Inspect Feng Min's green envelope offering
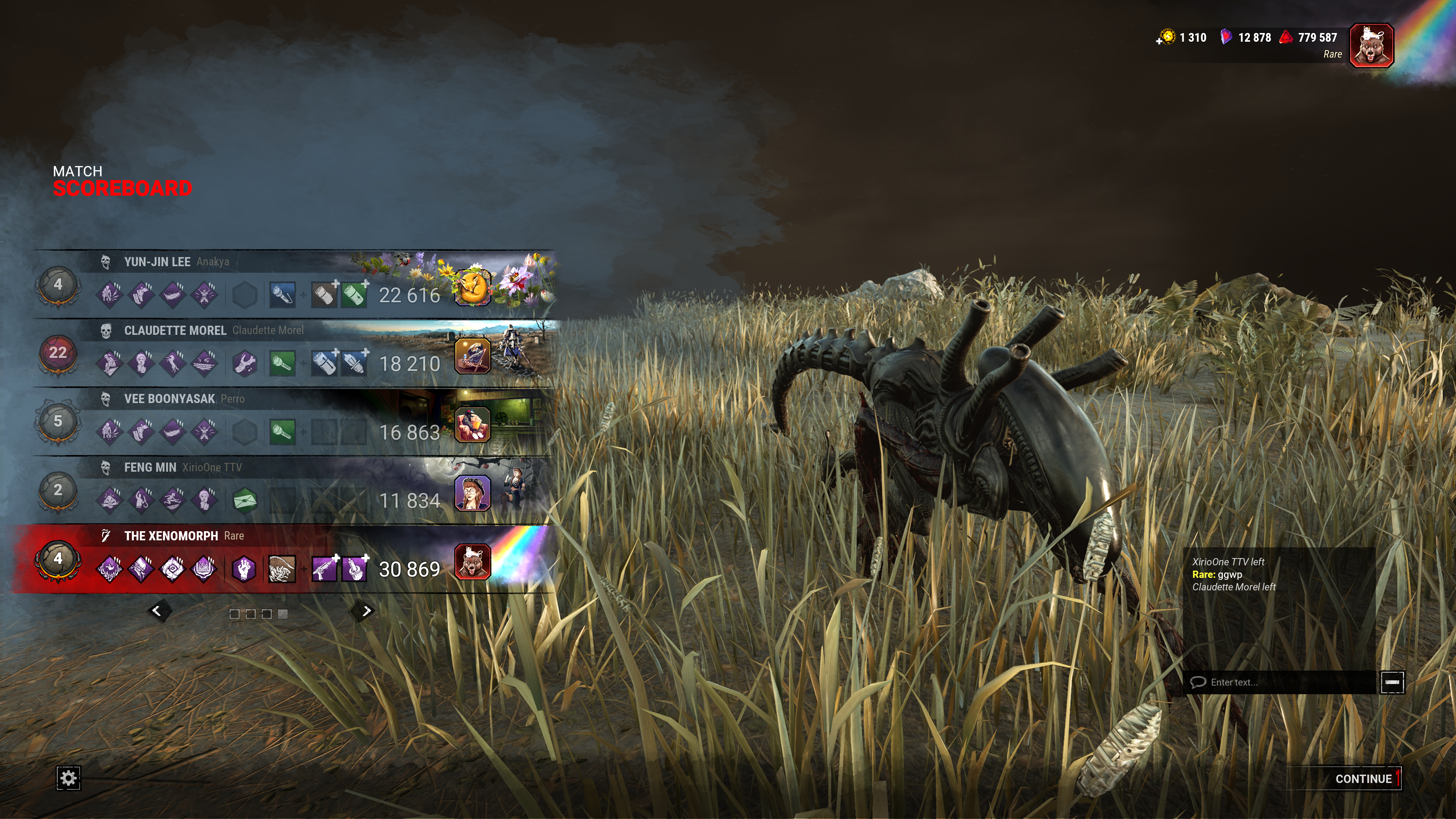 tap(245, 501)
